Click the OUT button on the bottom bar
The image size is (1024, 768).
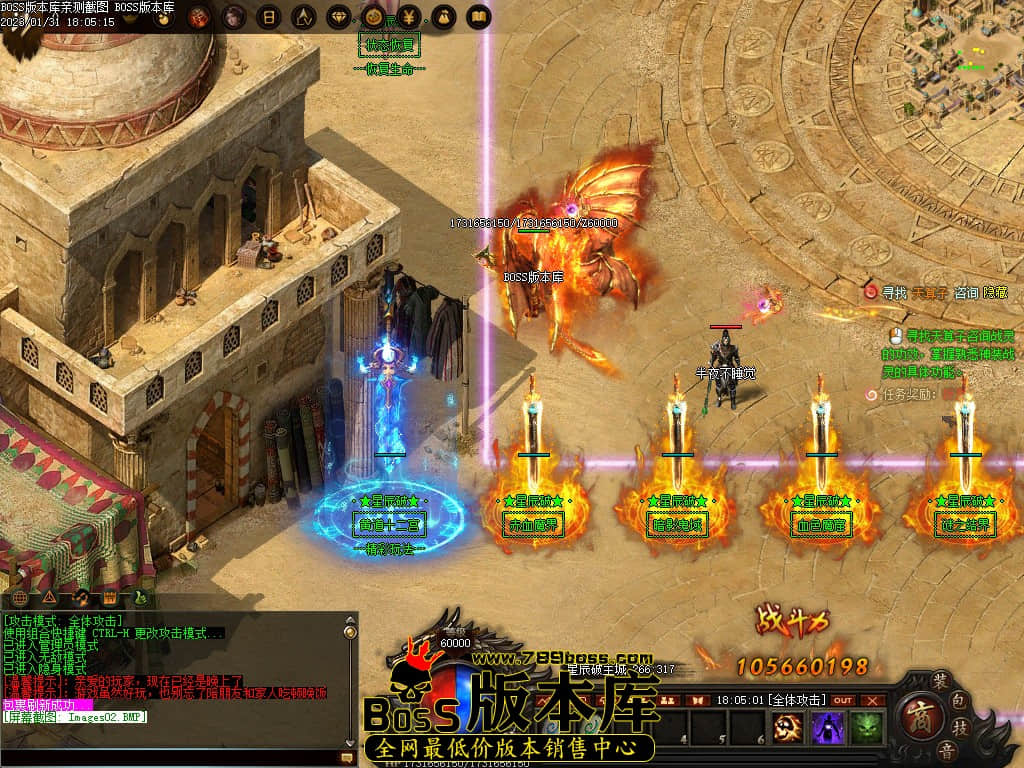click(x=844, y=700)
